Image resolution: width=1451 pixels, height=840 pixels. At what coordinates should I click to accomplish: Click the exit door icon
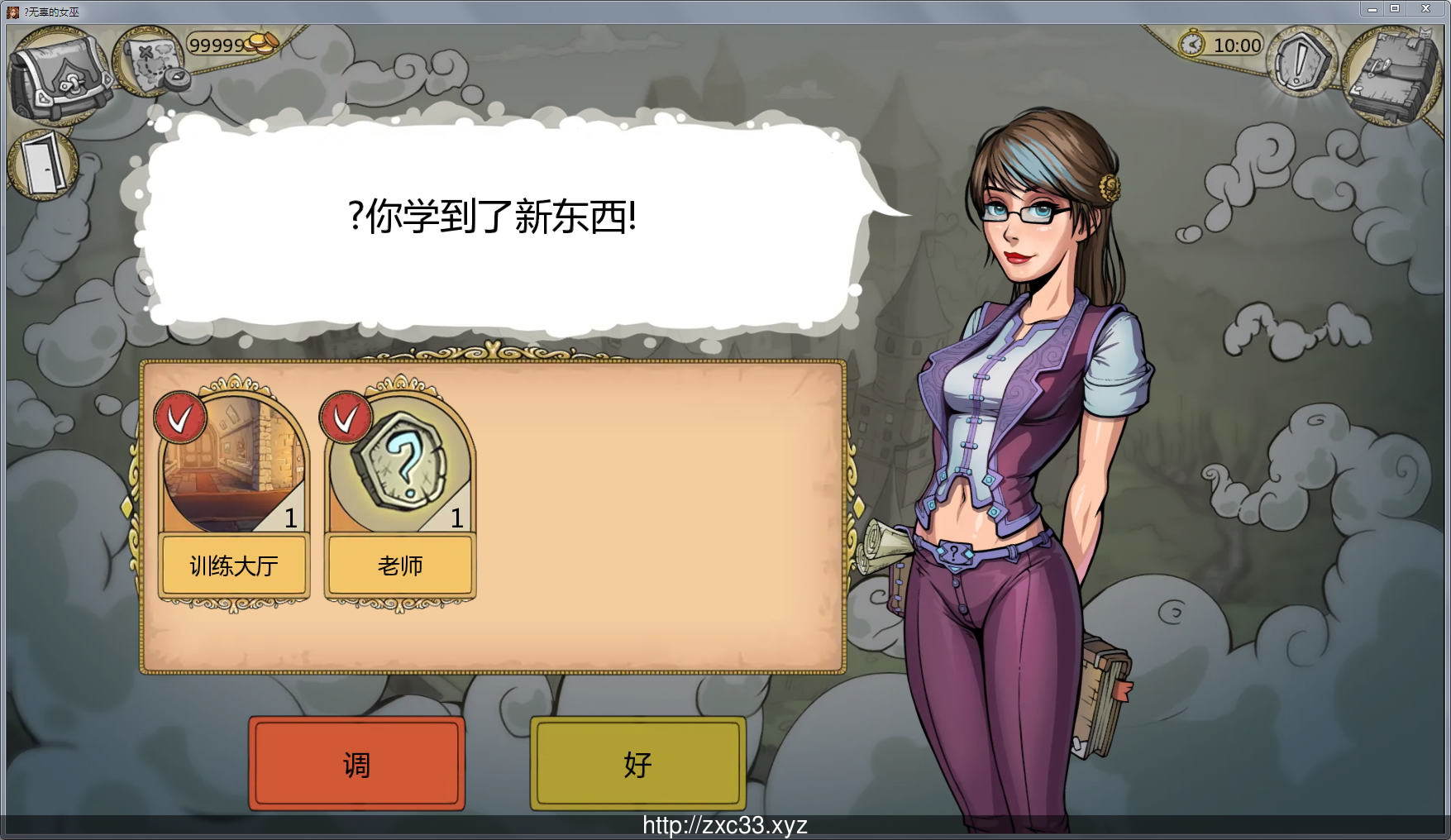click(x=43, y=163)
